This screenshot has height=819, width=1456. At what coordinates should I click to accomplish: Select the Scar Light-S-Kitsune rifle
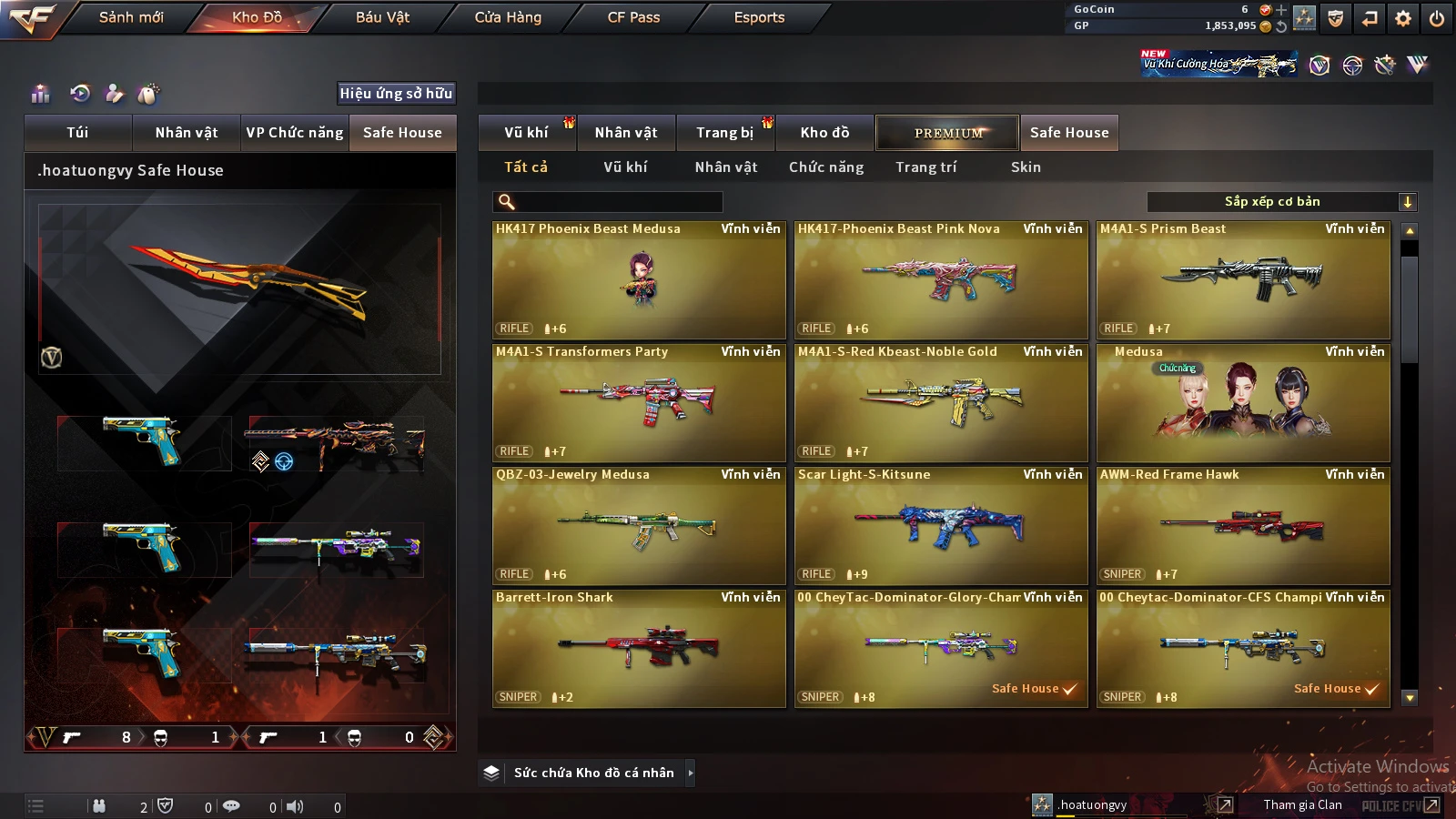[941, 525]
